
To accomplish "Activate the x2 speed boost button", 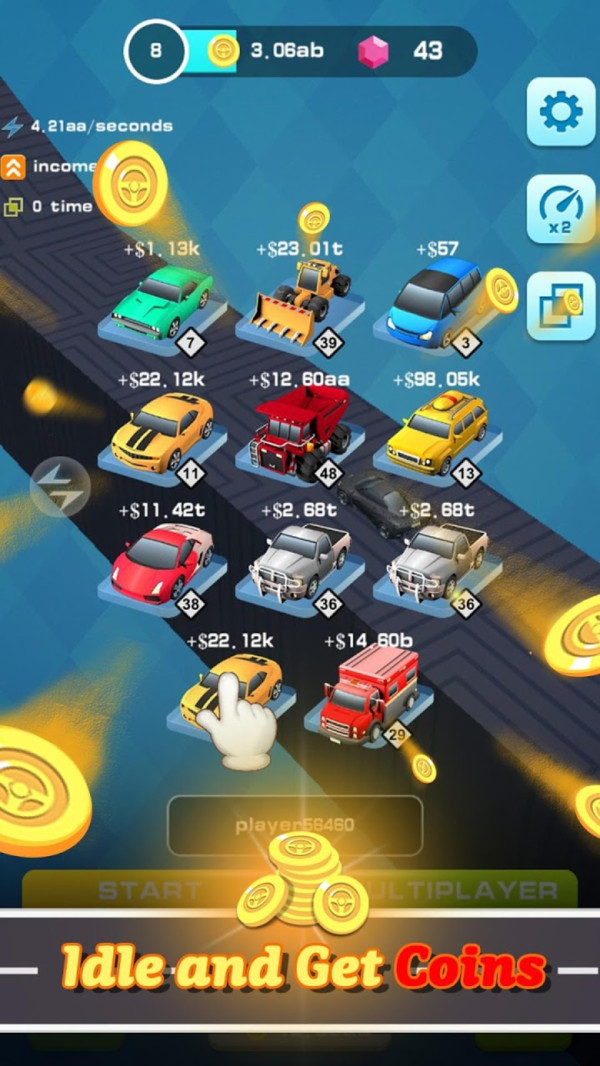I will click(560, 209).
